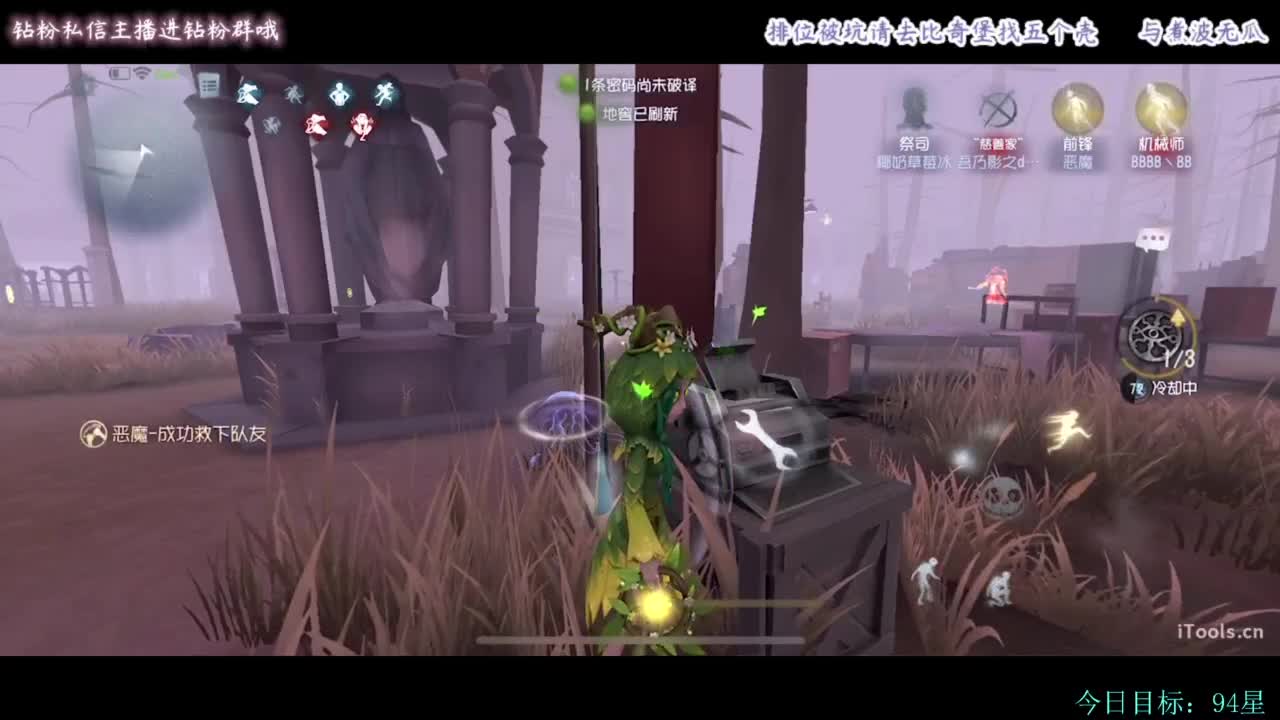This screenshot has width=1280, height=720.
Task: Select the Forward teammate portrait
Action: [1075, 110]
